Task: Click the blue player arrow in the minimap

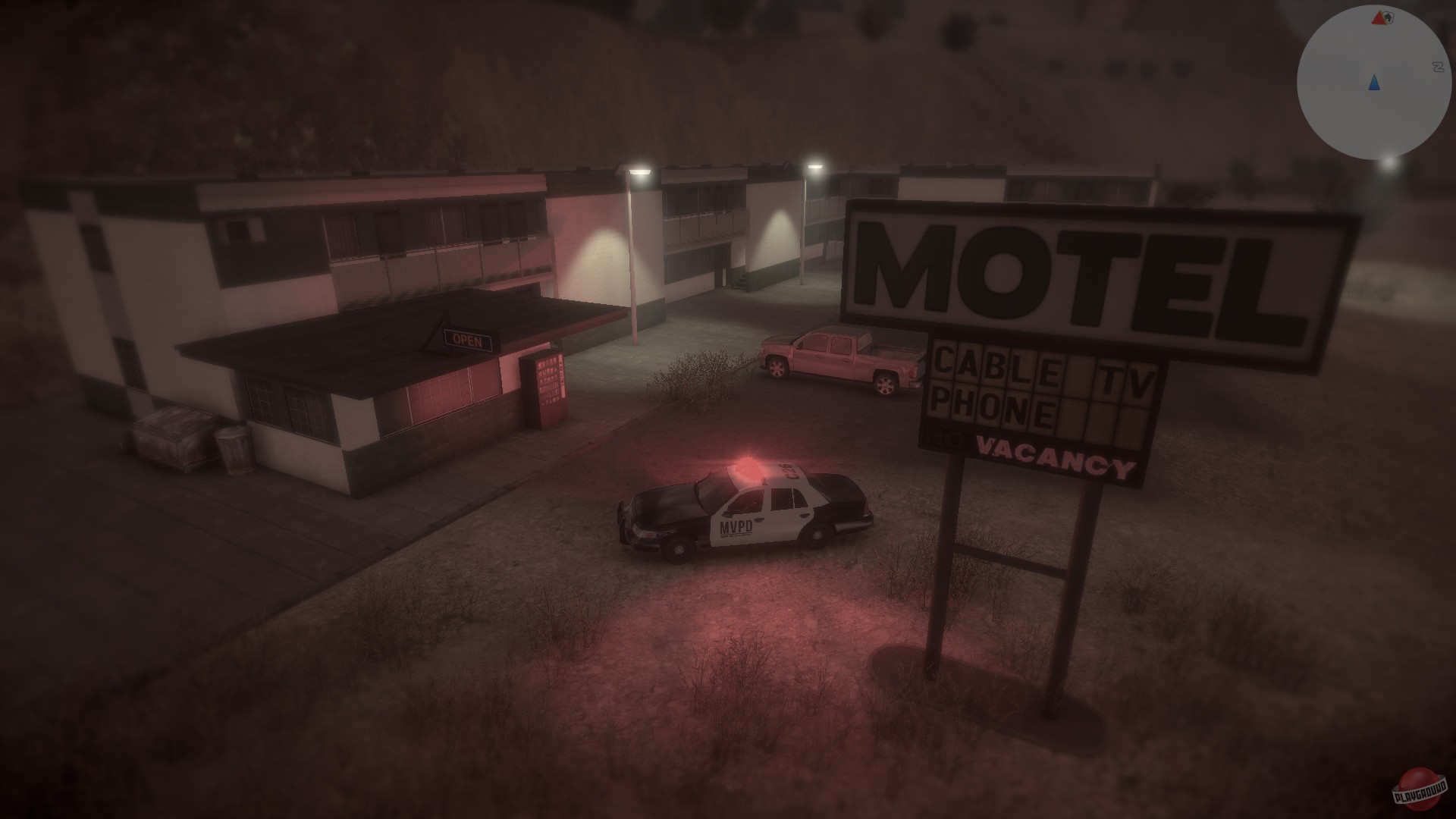Action: [x=1374, y=83]
